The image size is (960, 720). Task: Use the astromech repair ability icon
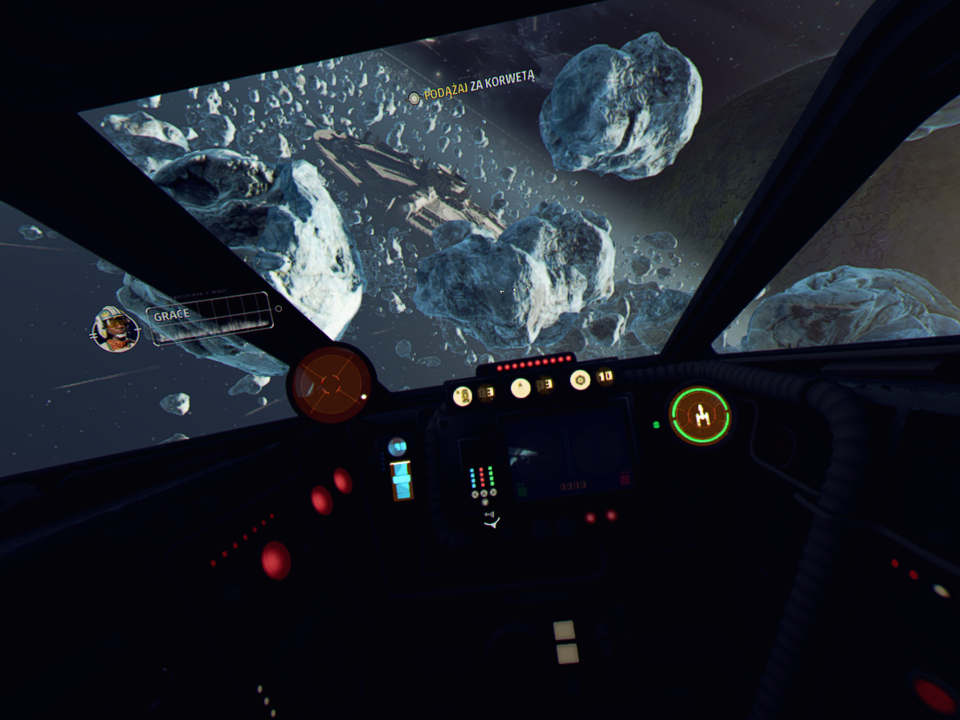click(463, 394)
